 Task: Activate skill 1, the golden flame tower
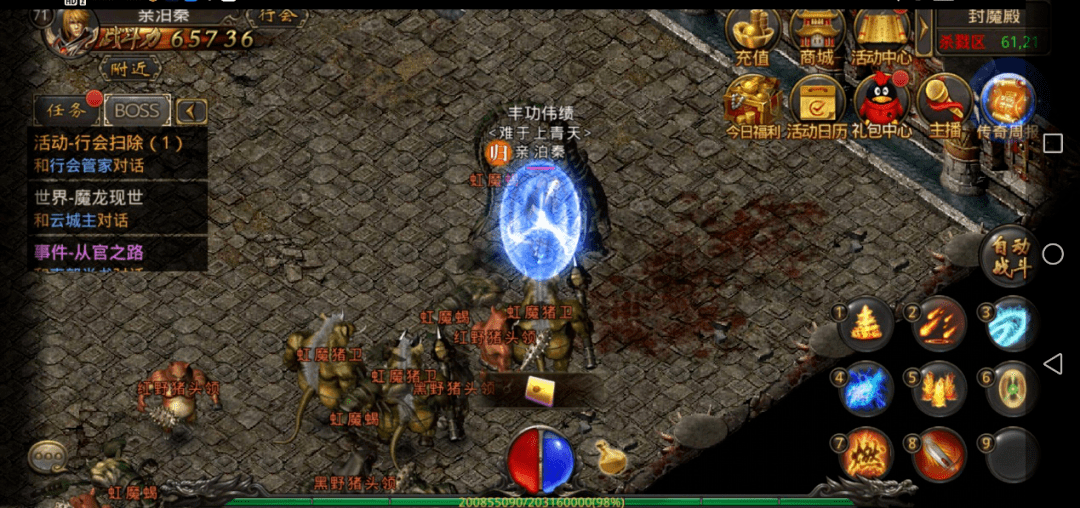(x=865, y=324)
